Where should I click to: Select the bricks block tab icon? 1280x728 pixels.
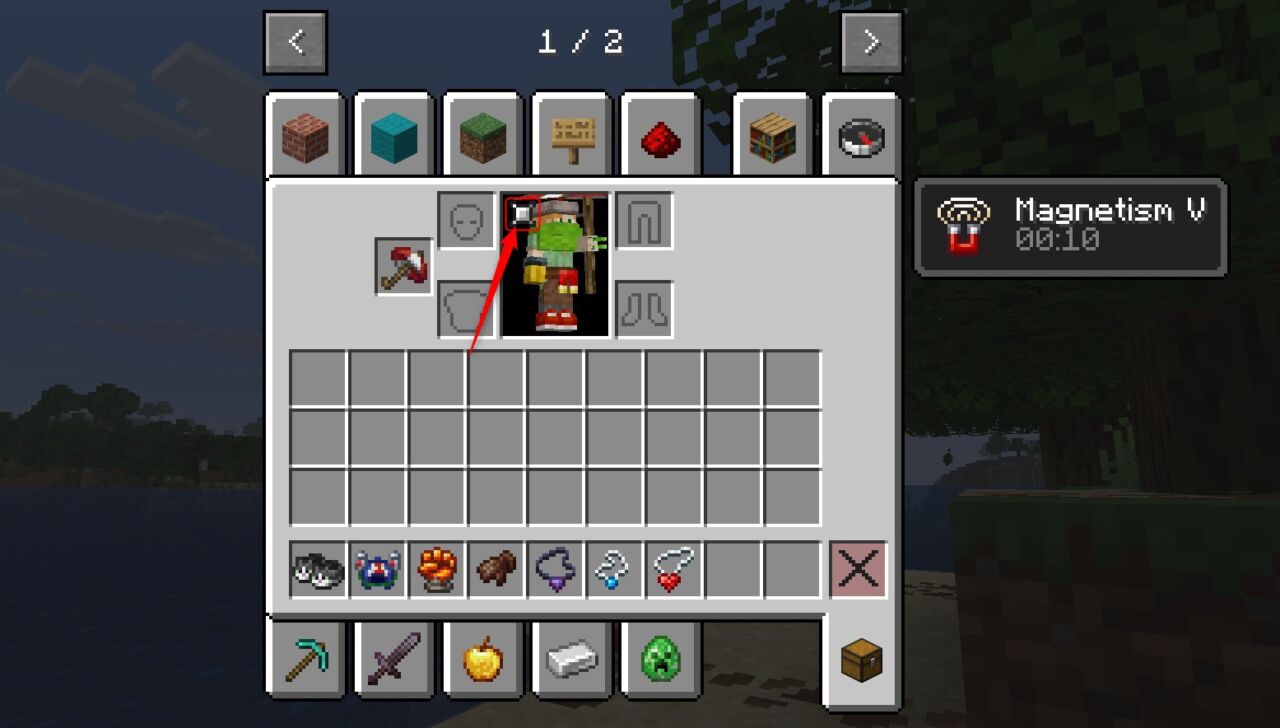coord(303,137)
